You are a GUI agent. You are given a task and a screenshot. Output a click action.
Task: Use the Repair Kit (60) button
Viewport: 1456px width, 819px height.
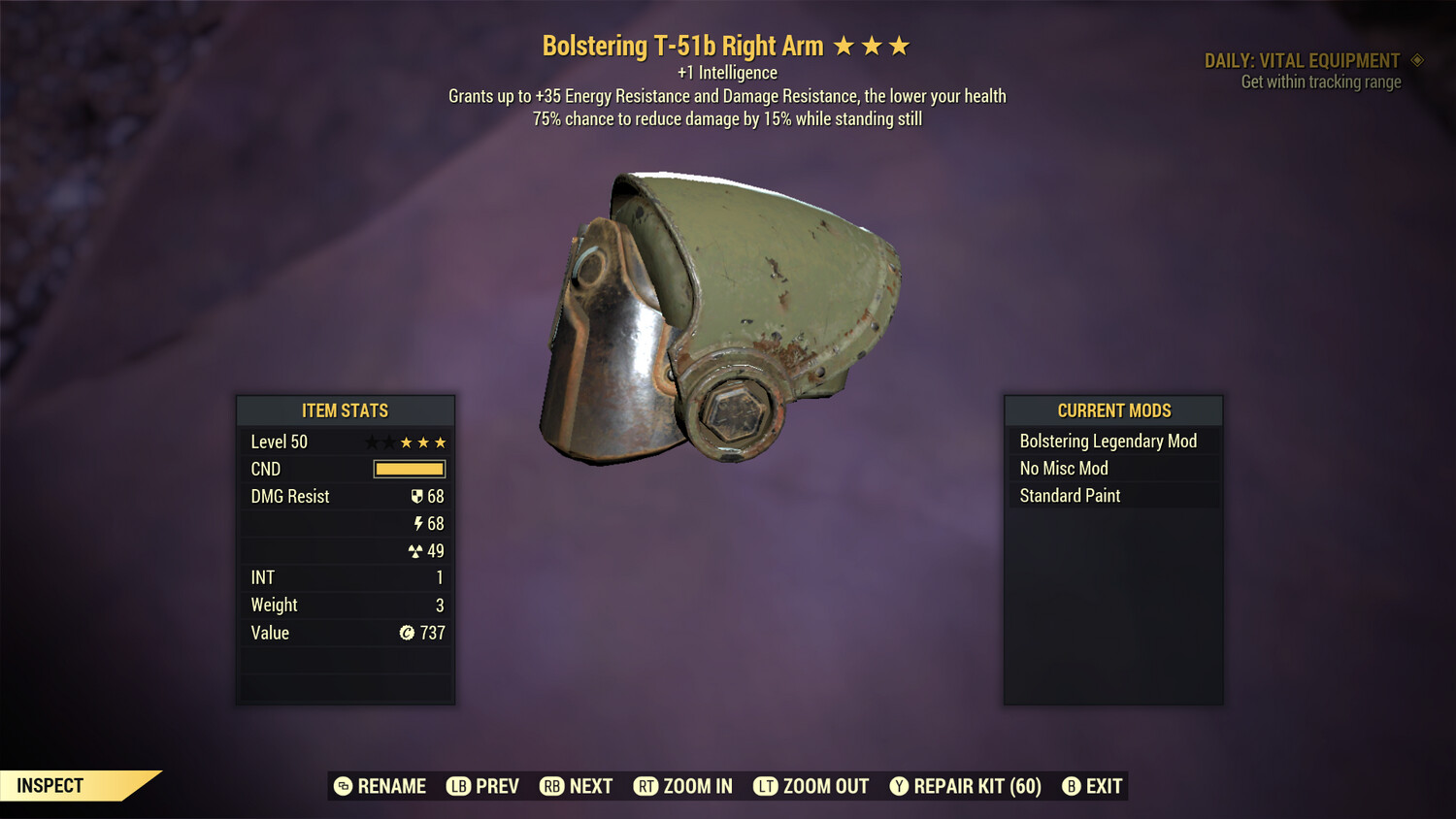965,786
